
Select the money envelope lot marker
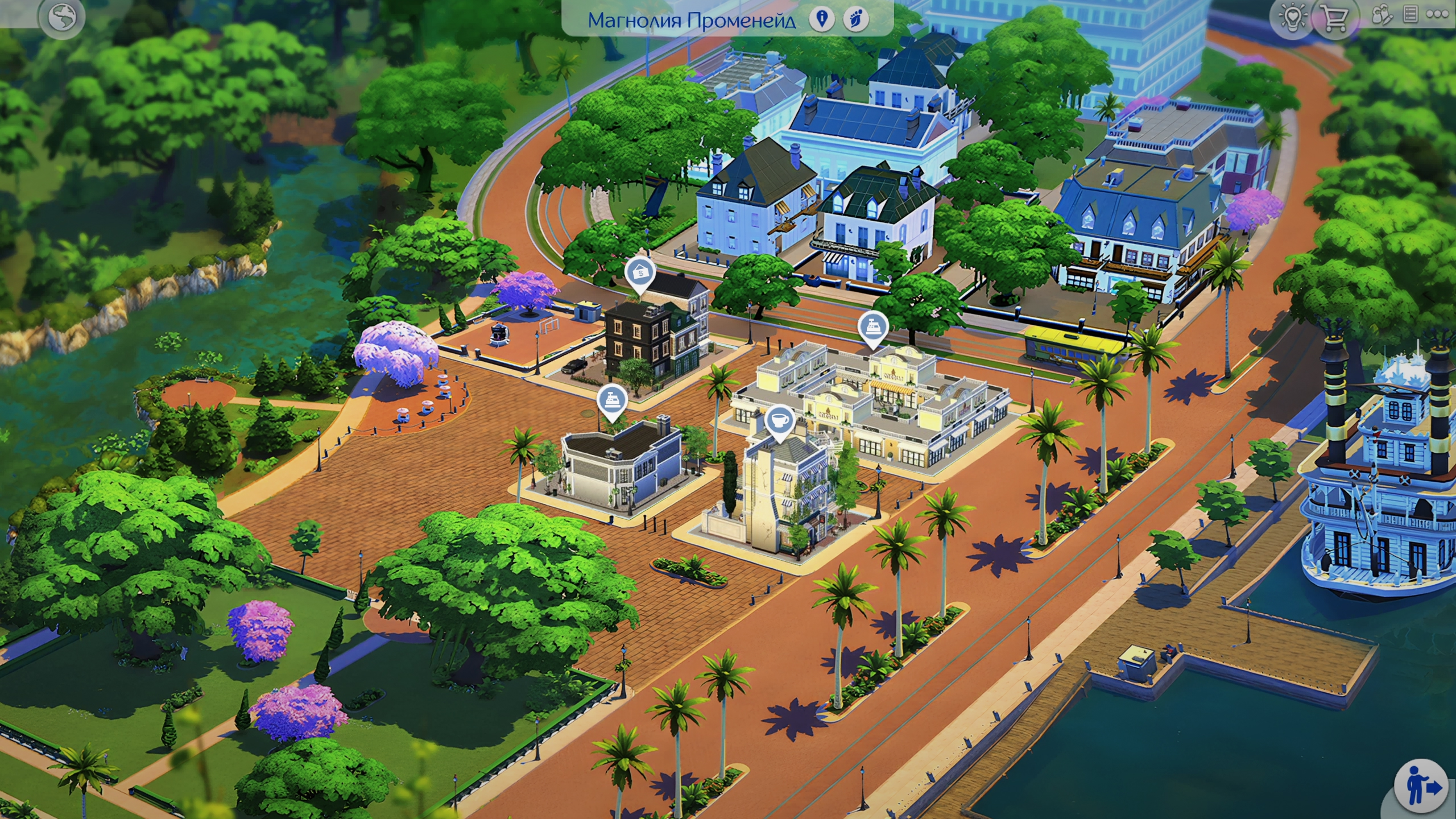coord(640,274)
